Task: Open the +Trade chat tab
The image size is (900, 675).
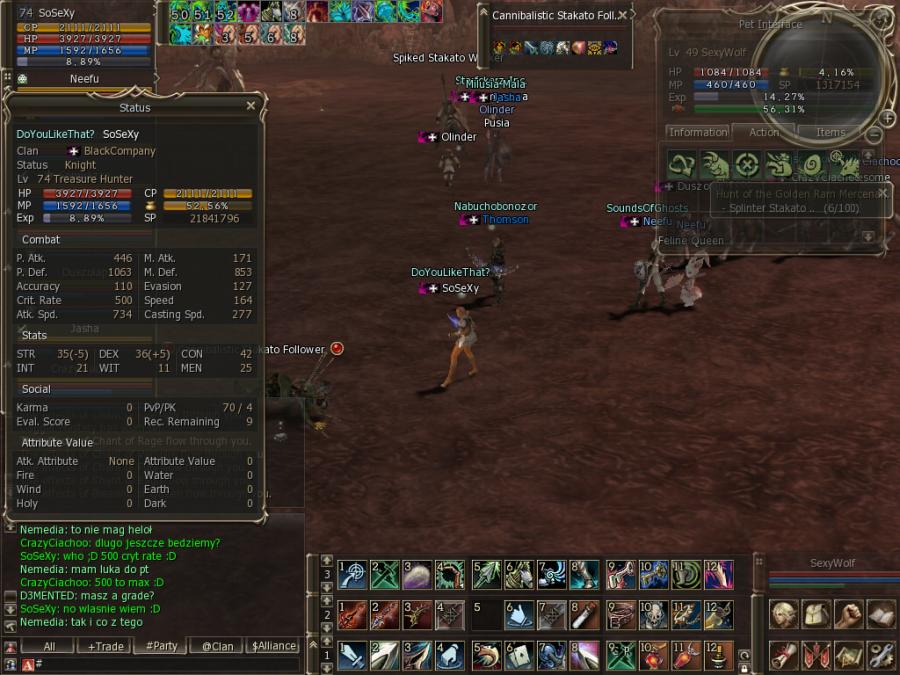Action: [x=105, y=646]
